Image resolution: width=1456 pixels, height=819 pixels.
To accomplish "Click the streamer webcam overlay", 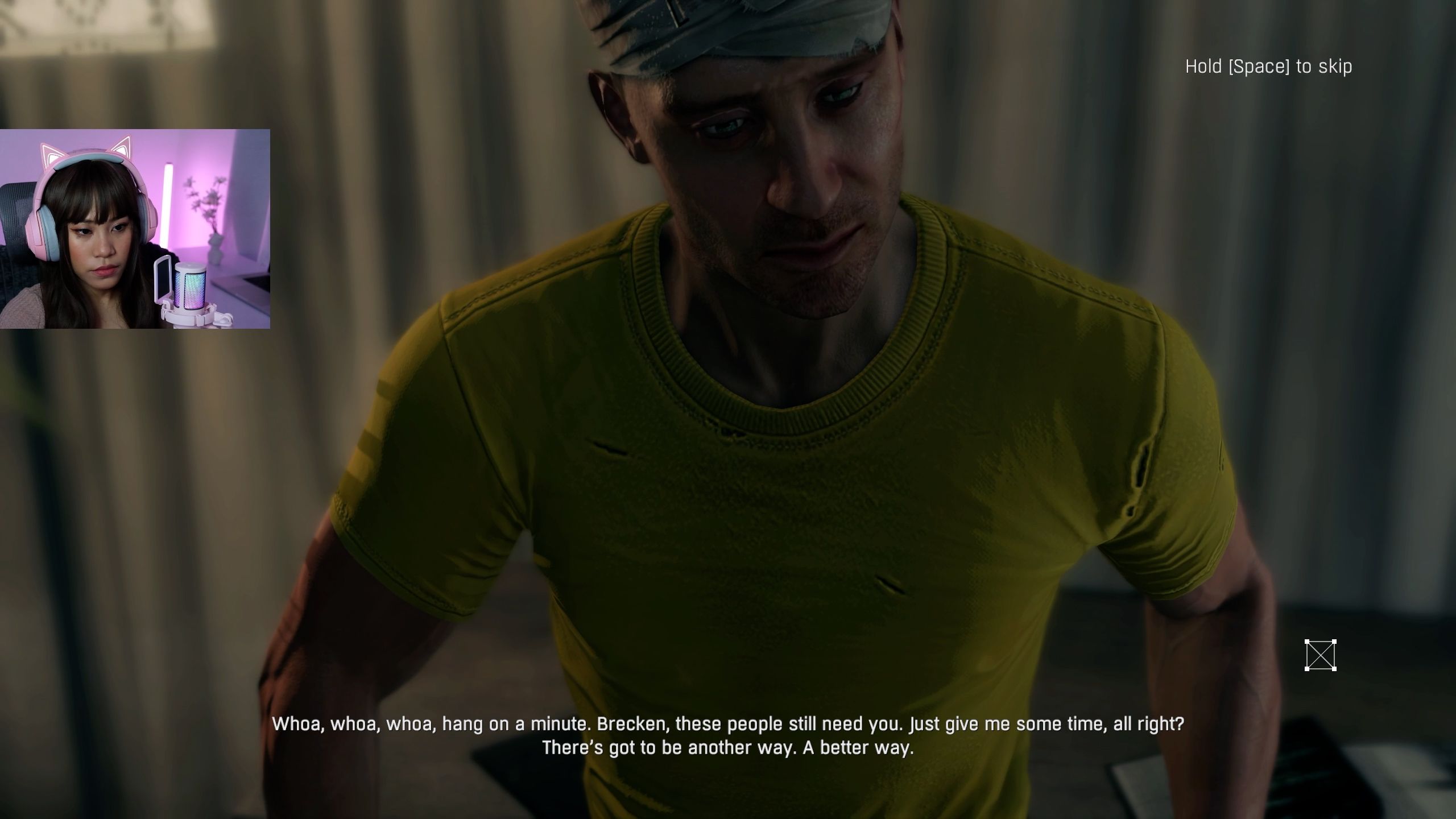I will (x=135, y=229).
